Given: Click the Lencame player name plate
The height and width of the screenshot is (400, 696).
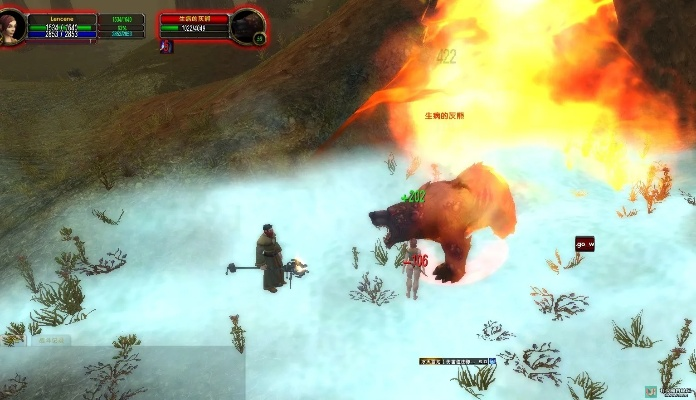Looking at the screenshot, I should [x=62, y=18].
